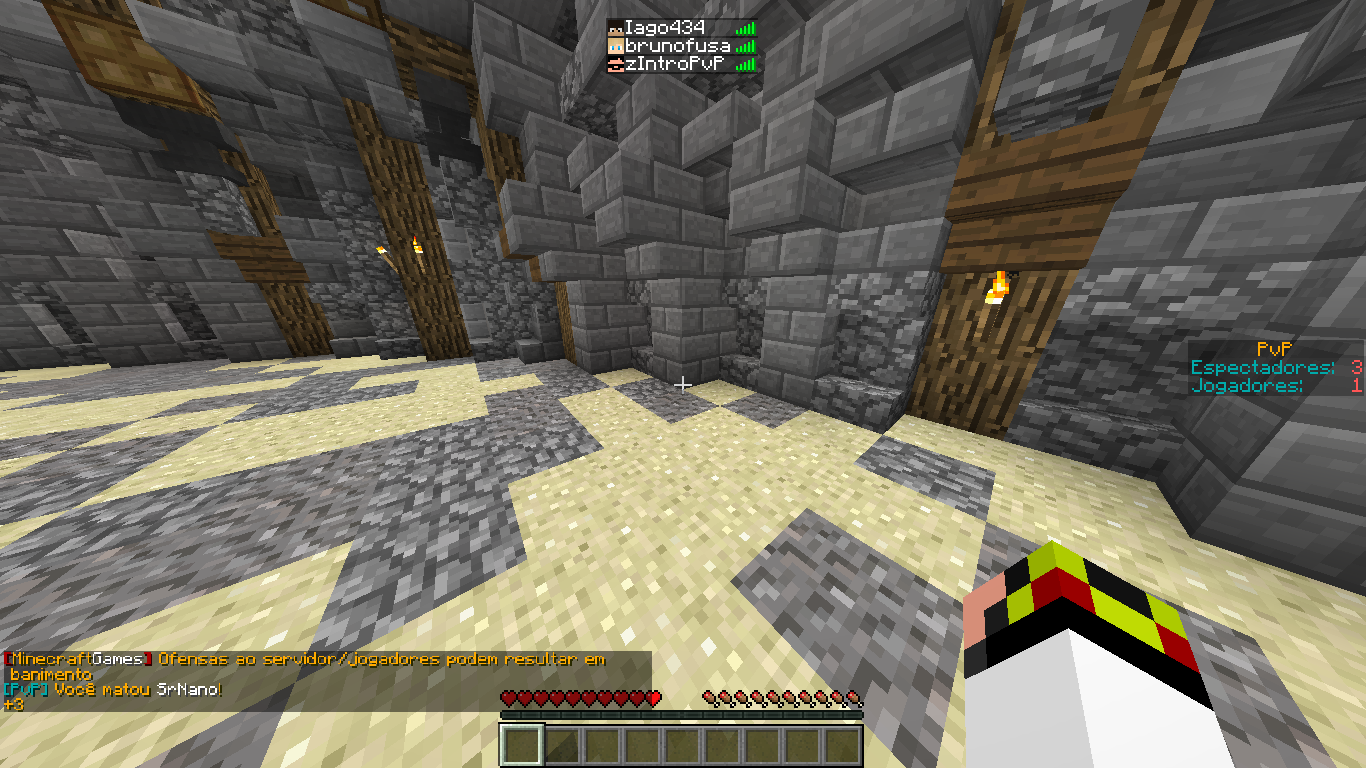Select zIntroPvP in the player list
This screenshot has height=768, width=1366.
click(673, 64)
